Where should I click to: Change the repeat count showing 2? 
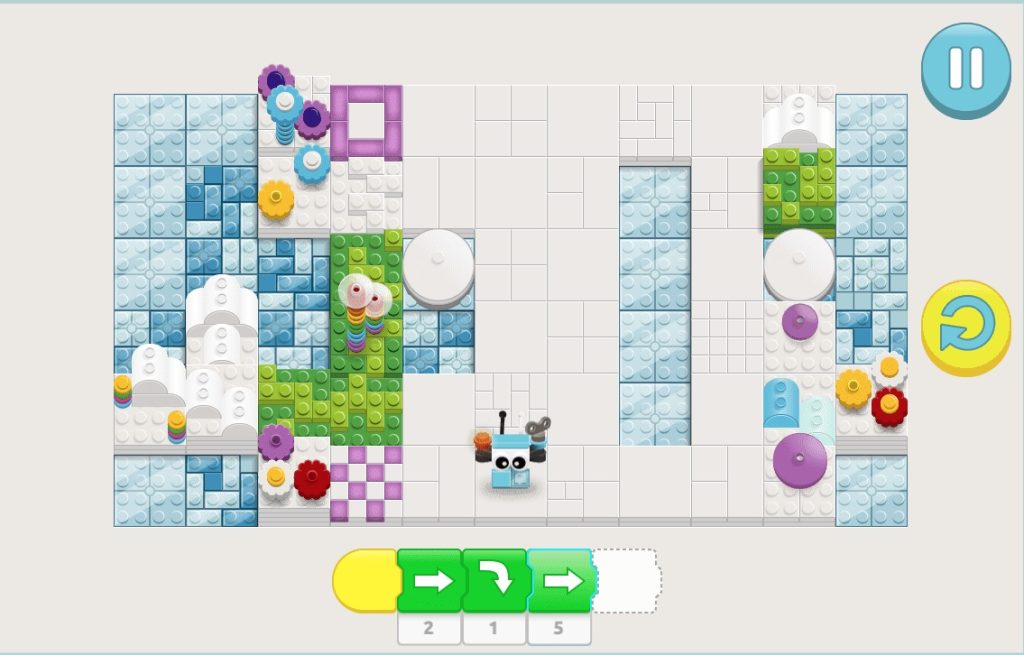pos(429,629)
